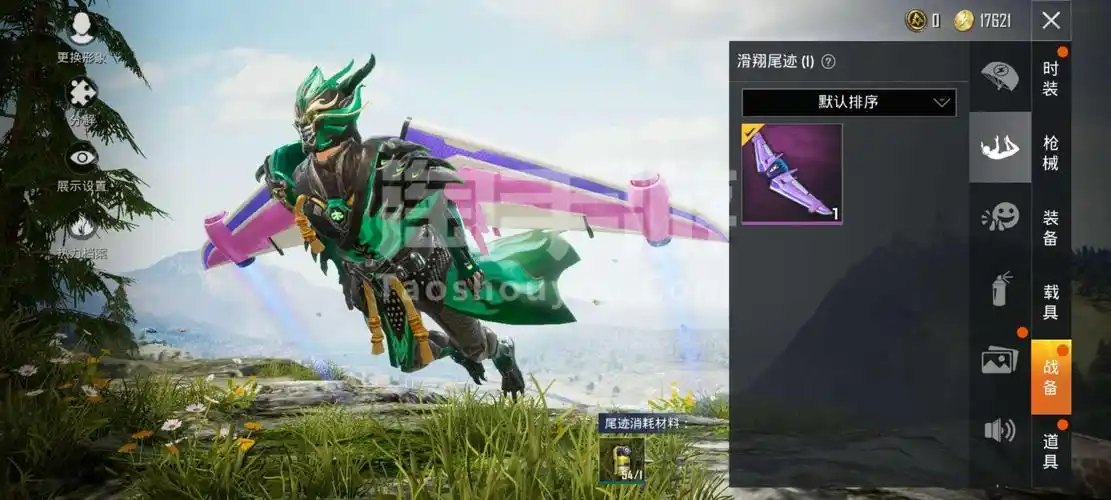Switch to the 时装 tab
The width and height of the screenshot is (1111, 500).
[x=1051, y=78]
